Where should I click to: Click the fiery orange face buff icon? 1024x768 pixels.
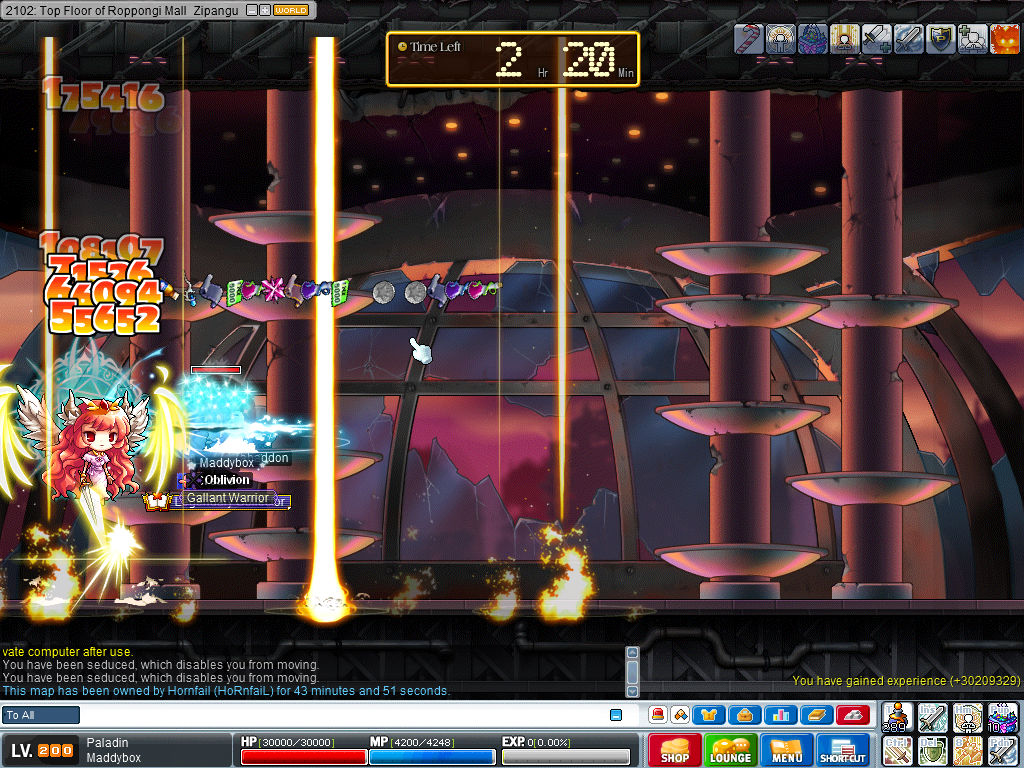(x=1004, y=38)
